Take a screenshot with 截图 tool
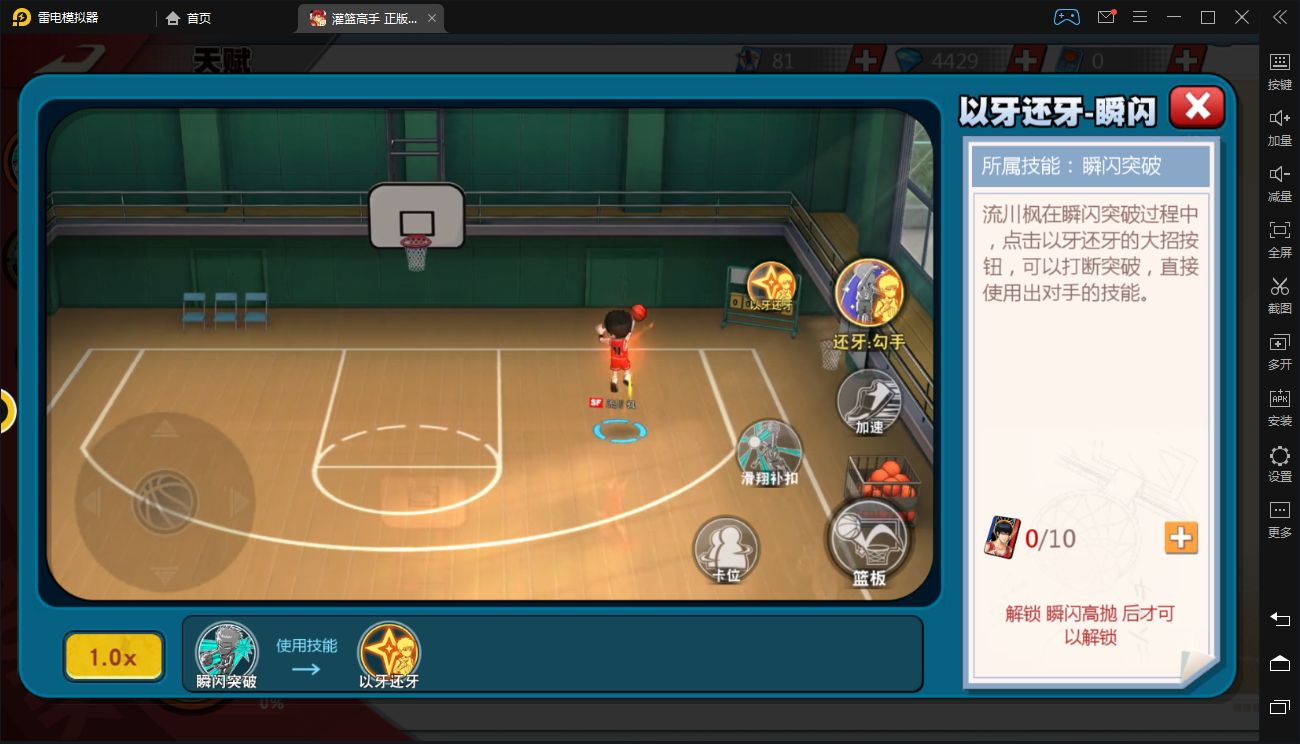 [x=1279, y=293]
